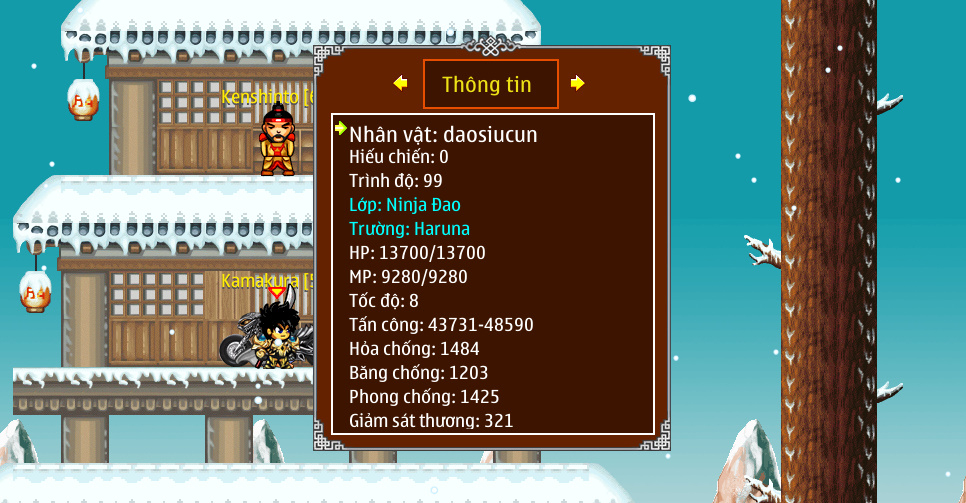
Task: Go to the next tab with the right arrow
Action: point(577,83)
